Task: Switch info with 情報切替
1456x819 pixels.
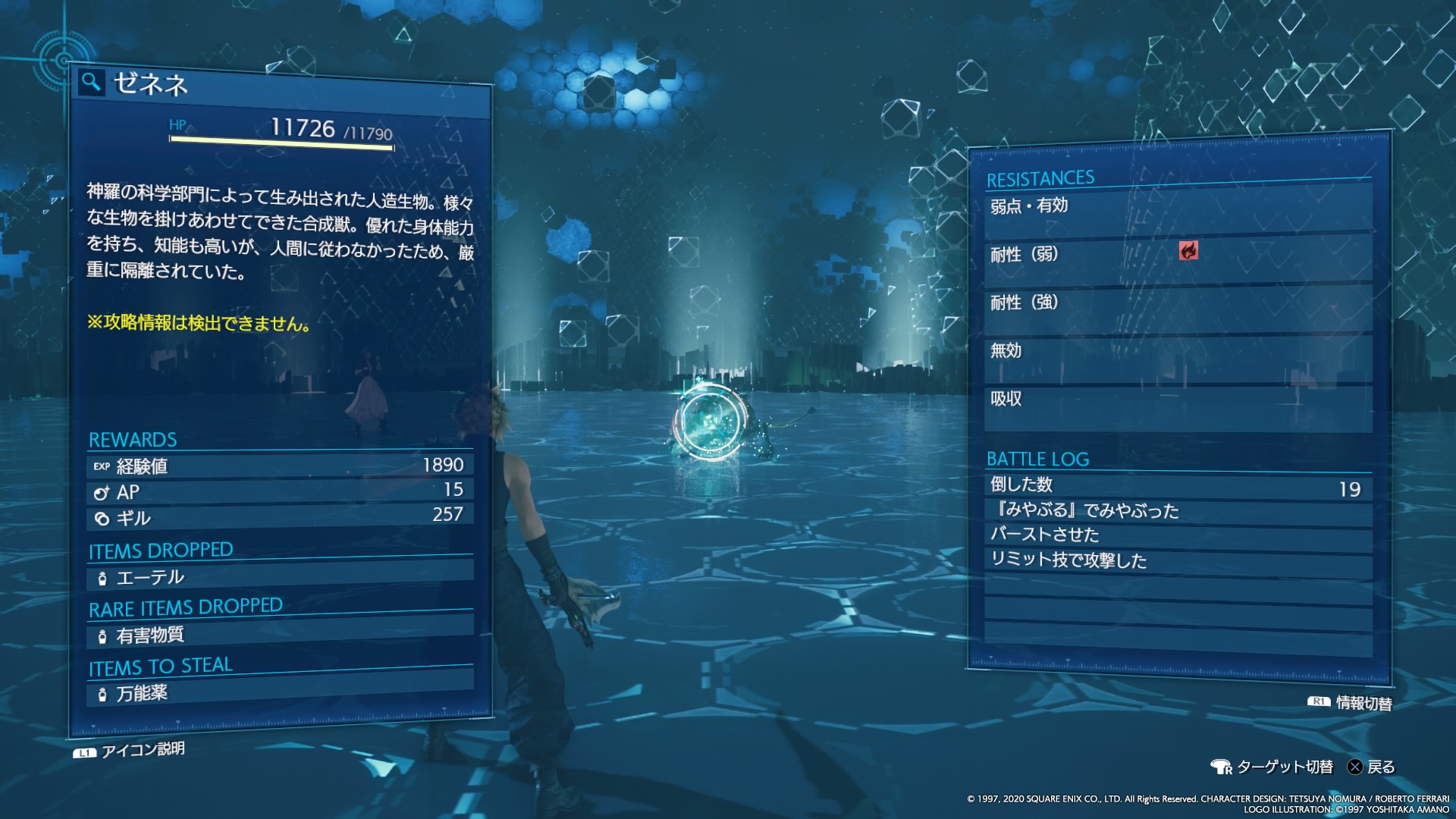Action: tap(1351, 703)
